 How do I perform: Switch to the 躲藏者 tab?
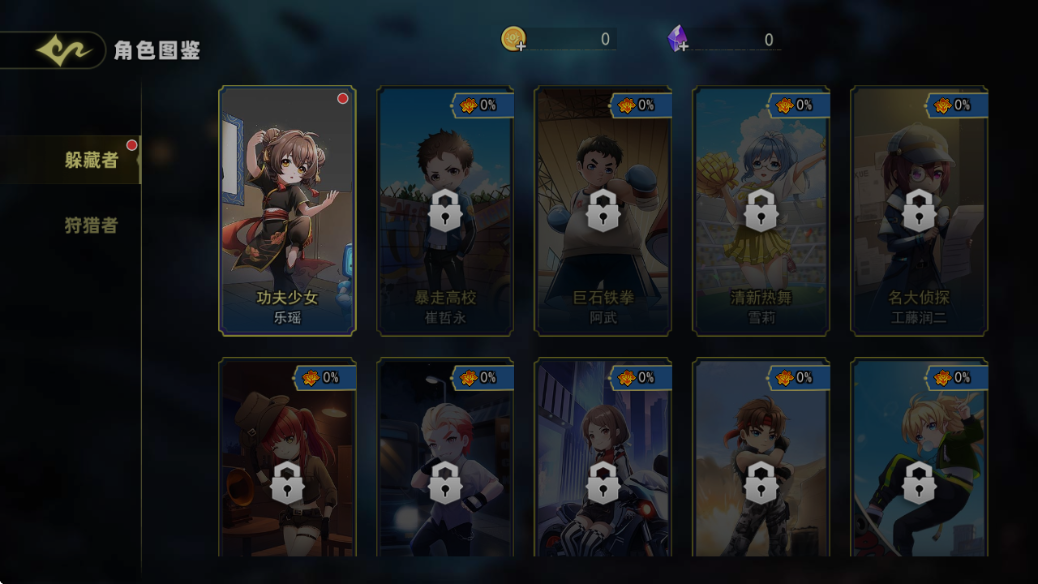90,160
